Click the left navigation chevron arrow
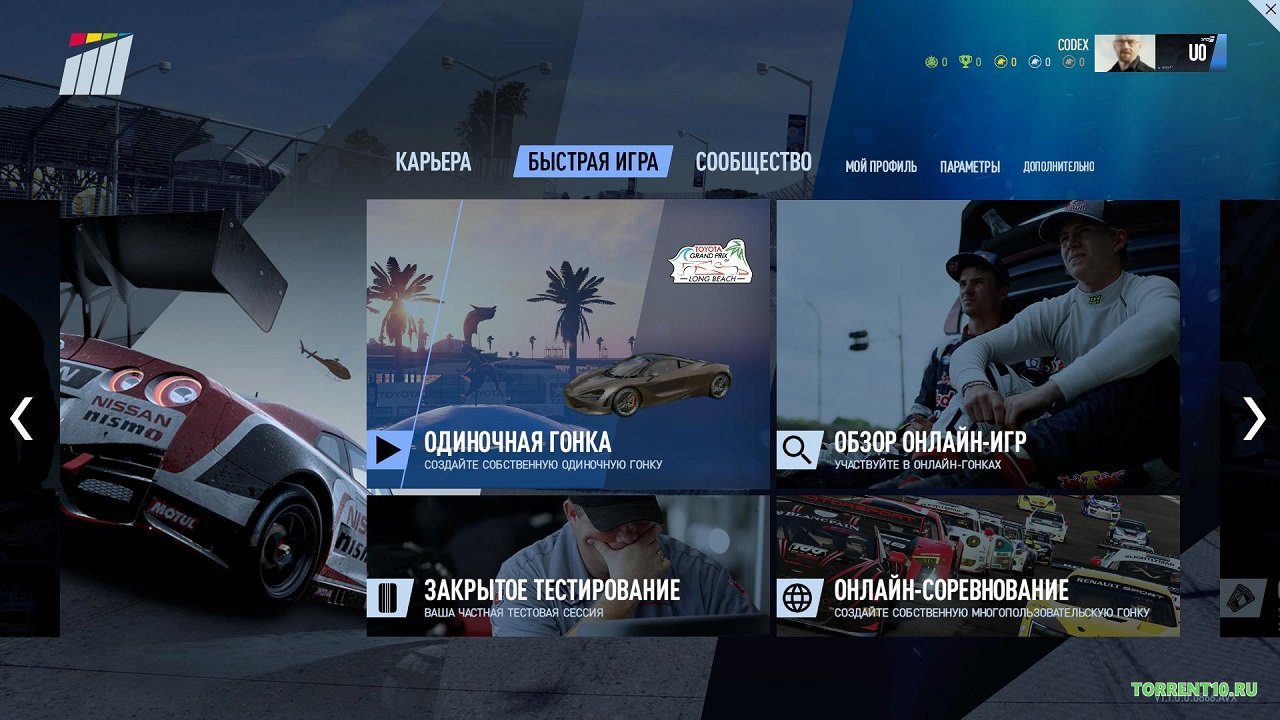Screen dimensions: 1280x720 pos(19,419)
